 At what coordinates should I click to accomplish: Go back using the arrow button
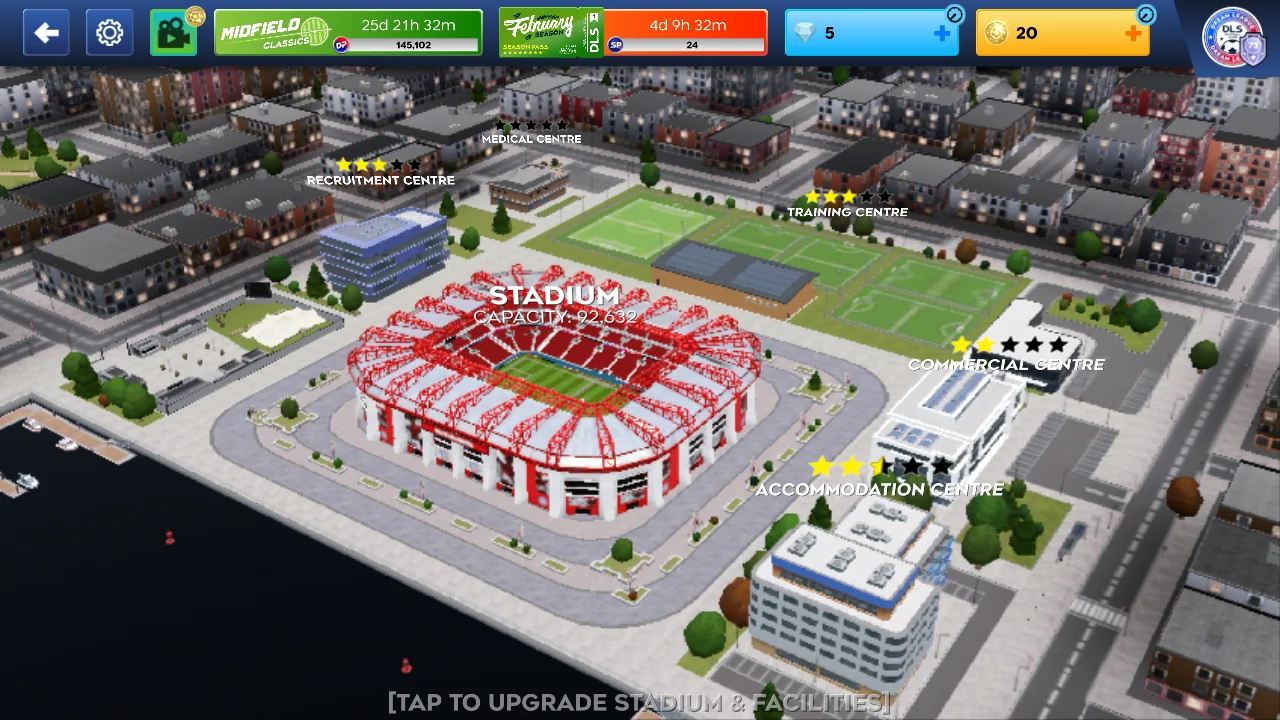tap(46, 33)
